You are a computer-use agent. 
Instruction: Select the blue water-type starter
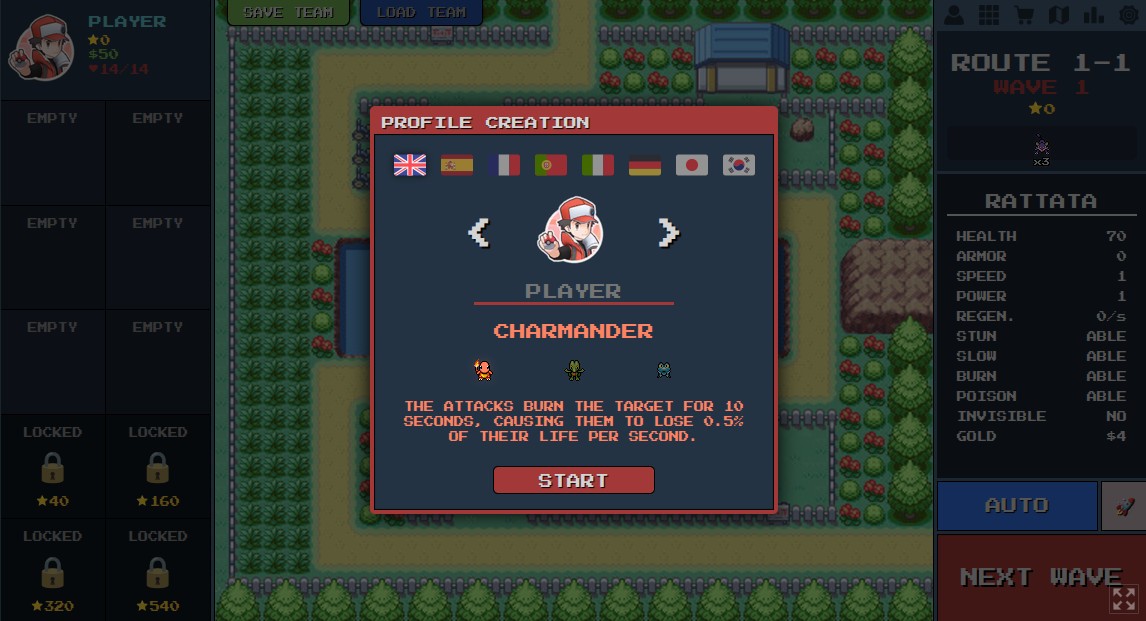pos(663,371)
